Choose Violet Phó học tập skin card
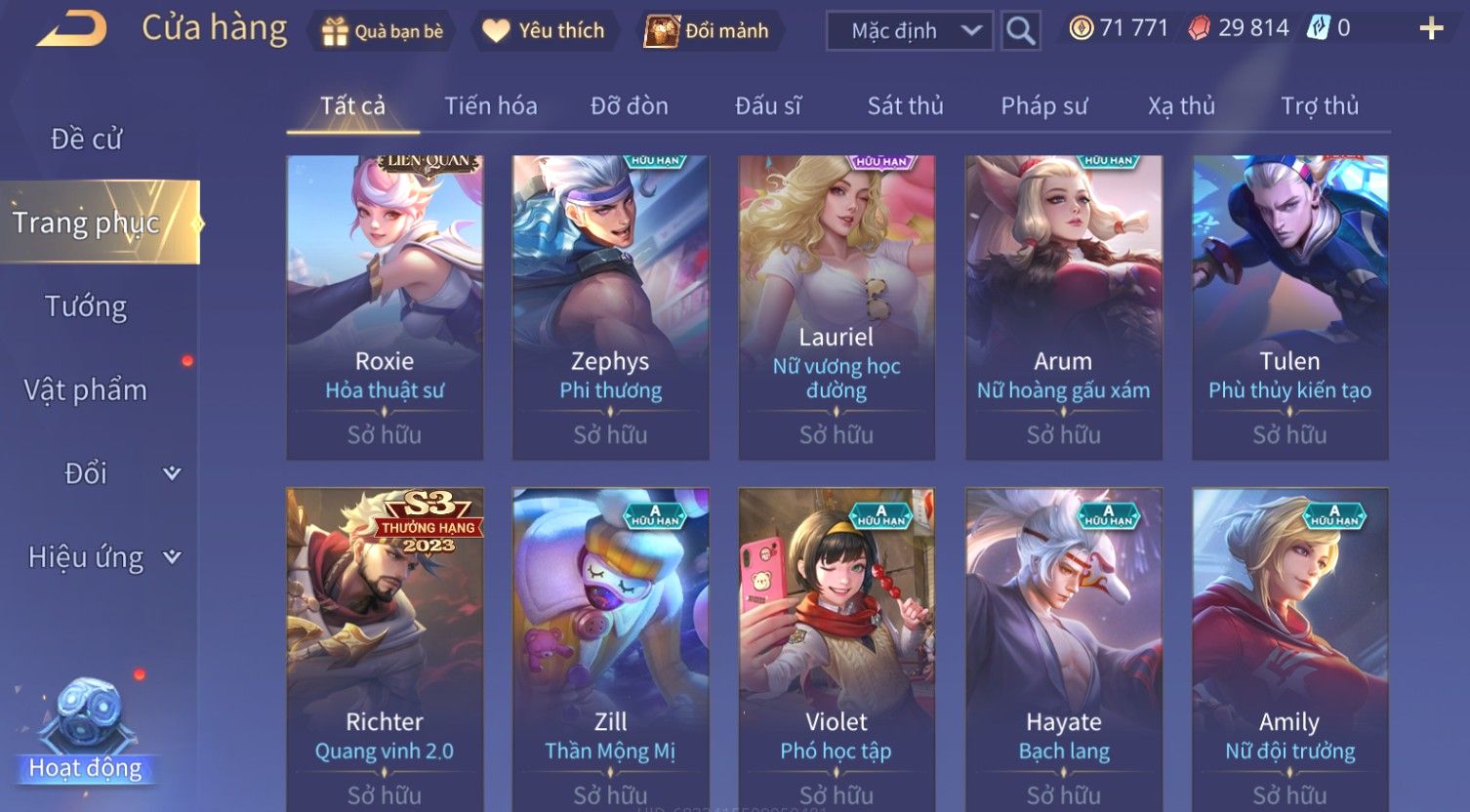 pyautogui.click(x=837, y=644)
